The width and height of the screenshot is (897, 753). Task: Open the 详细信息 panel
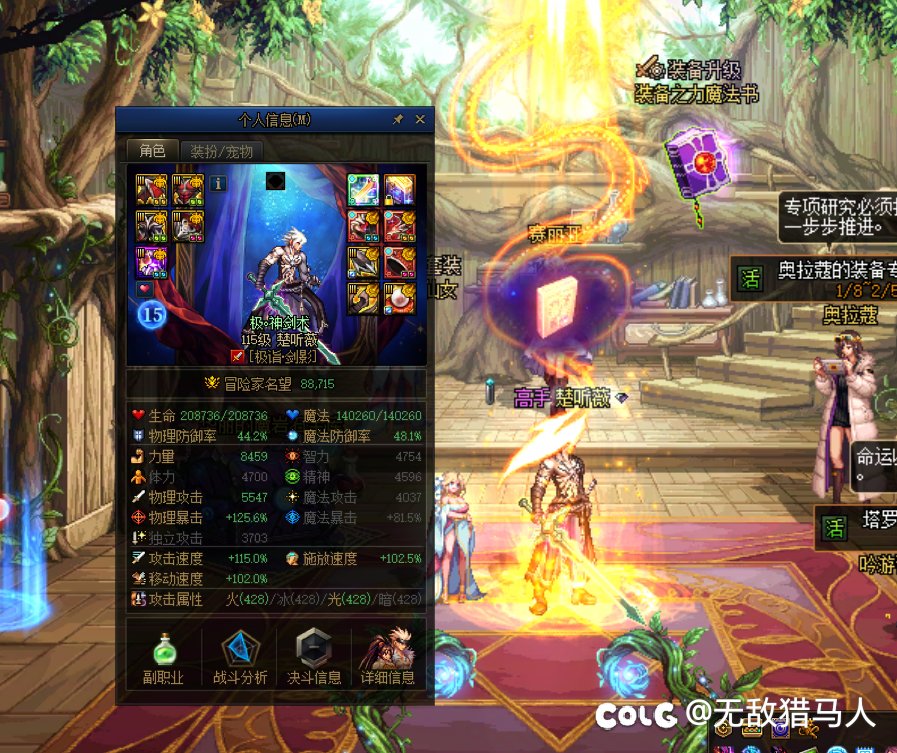(x=388, y=657)
